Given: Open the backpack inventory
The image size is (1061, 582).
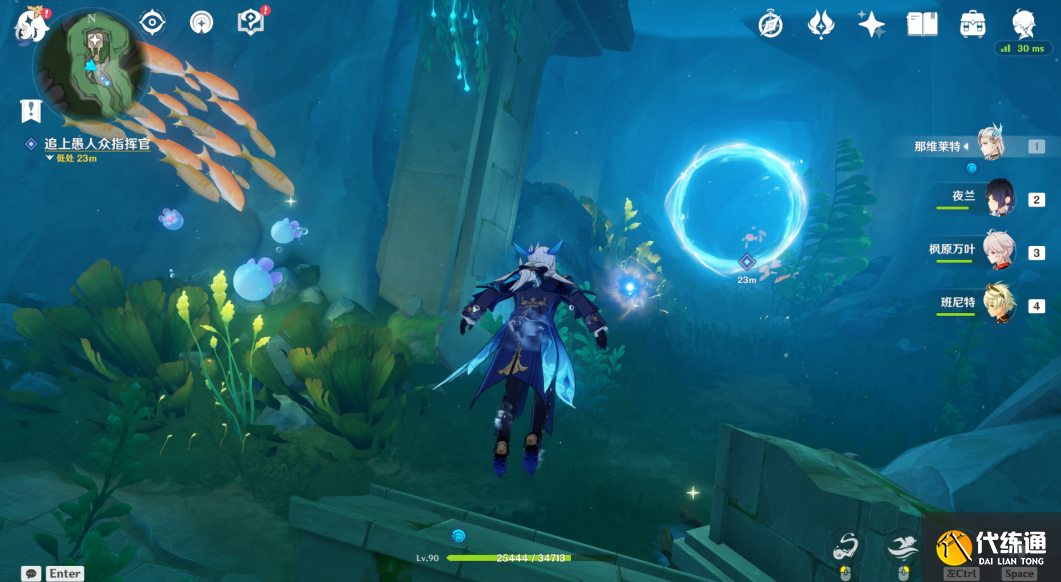Looking at the screenshot, I should coord(972,25).
